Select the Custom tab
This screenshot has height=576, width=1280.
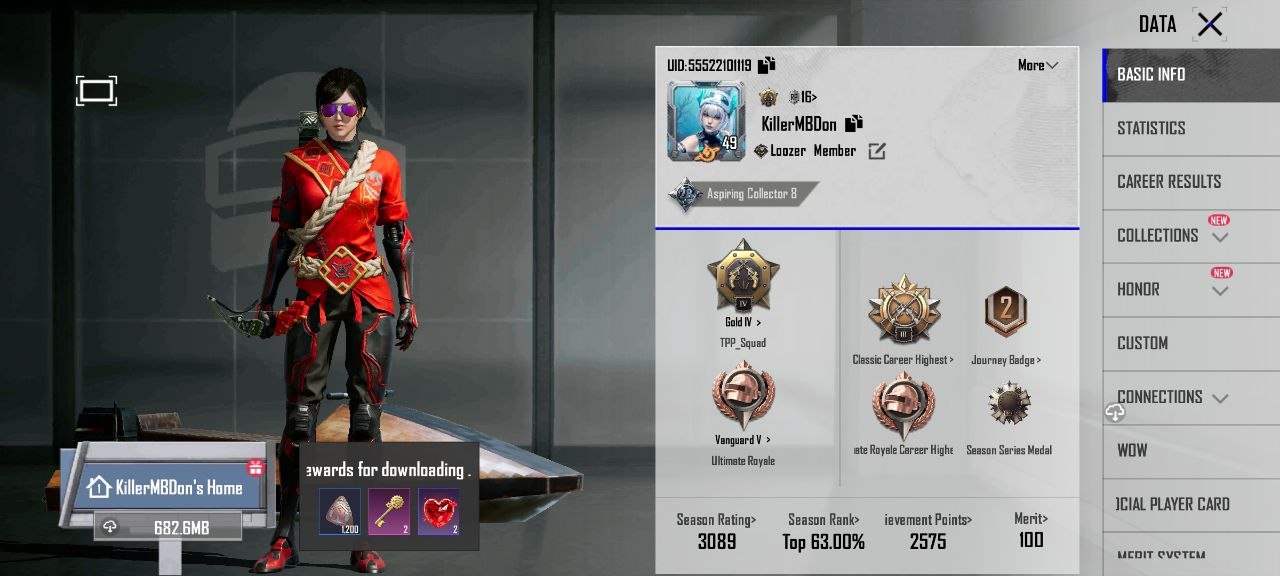pyautogui.click(x=1142, y=343)
